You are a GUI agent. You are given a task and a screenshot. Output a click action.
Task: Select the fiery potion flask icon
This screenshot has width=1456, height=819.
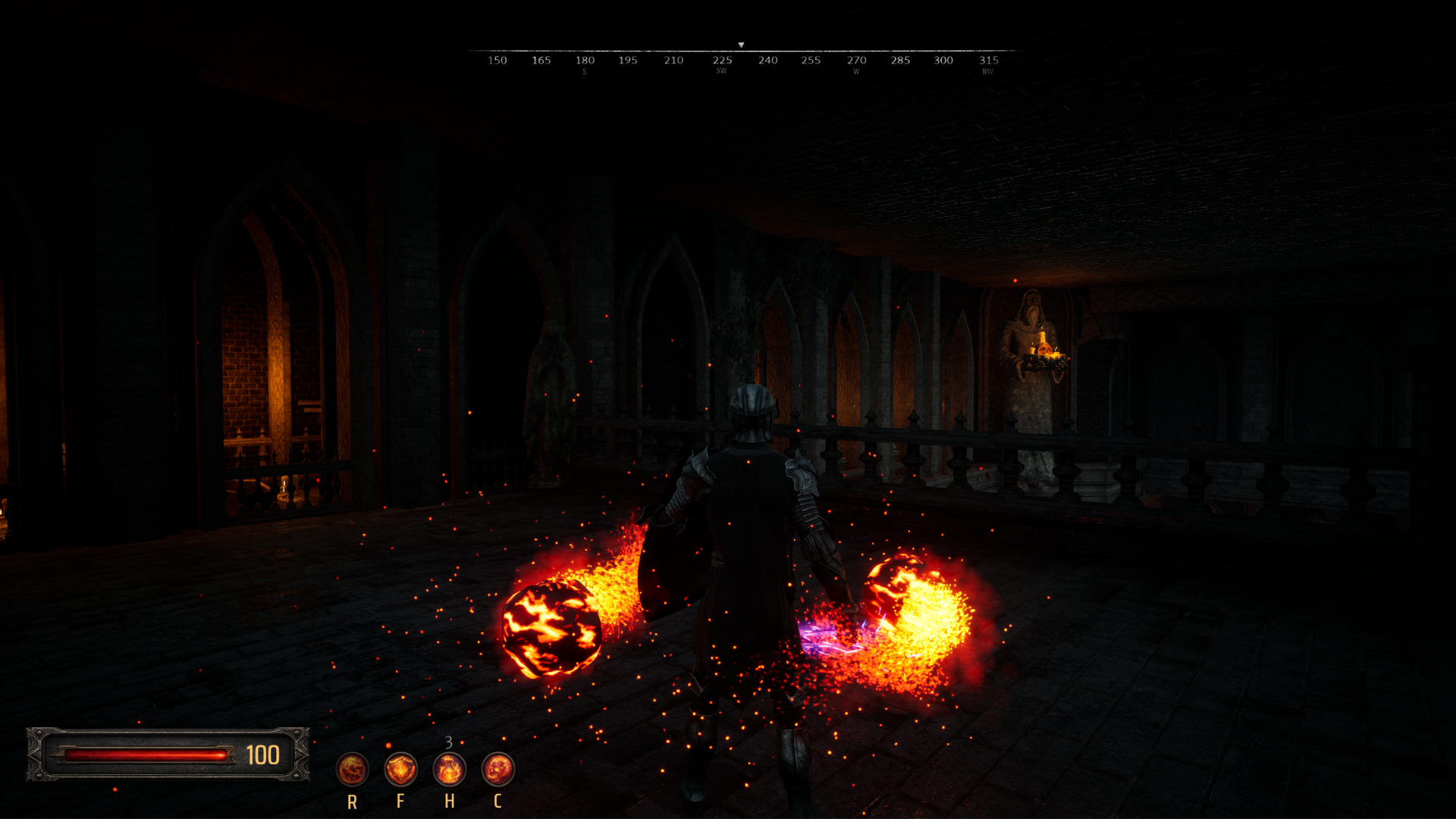click(449, 770)
